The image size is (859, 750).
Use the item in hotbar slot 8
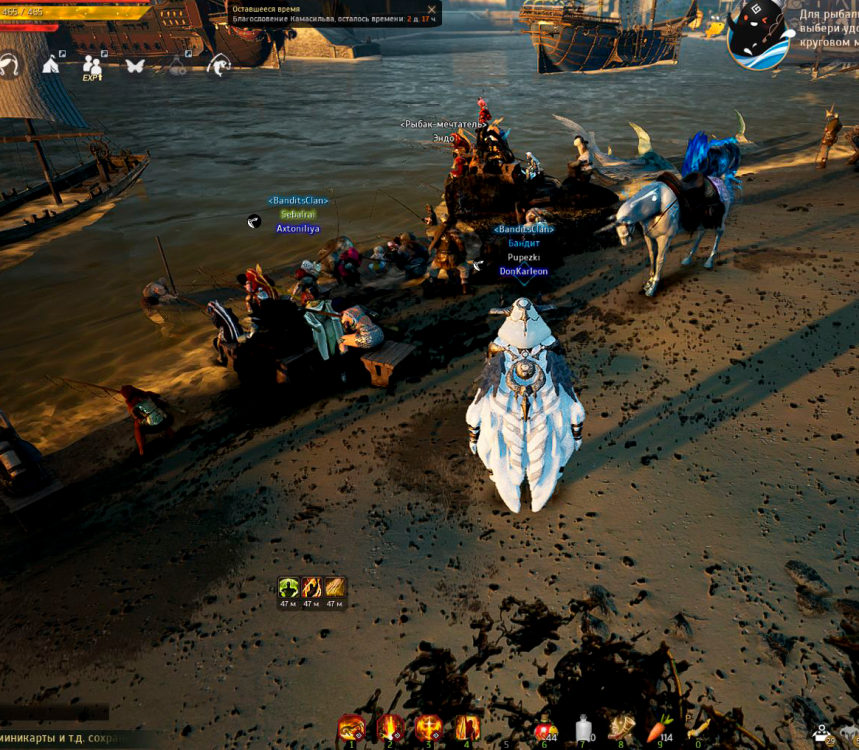[622, 729]
